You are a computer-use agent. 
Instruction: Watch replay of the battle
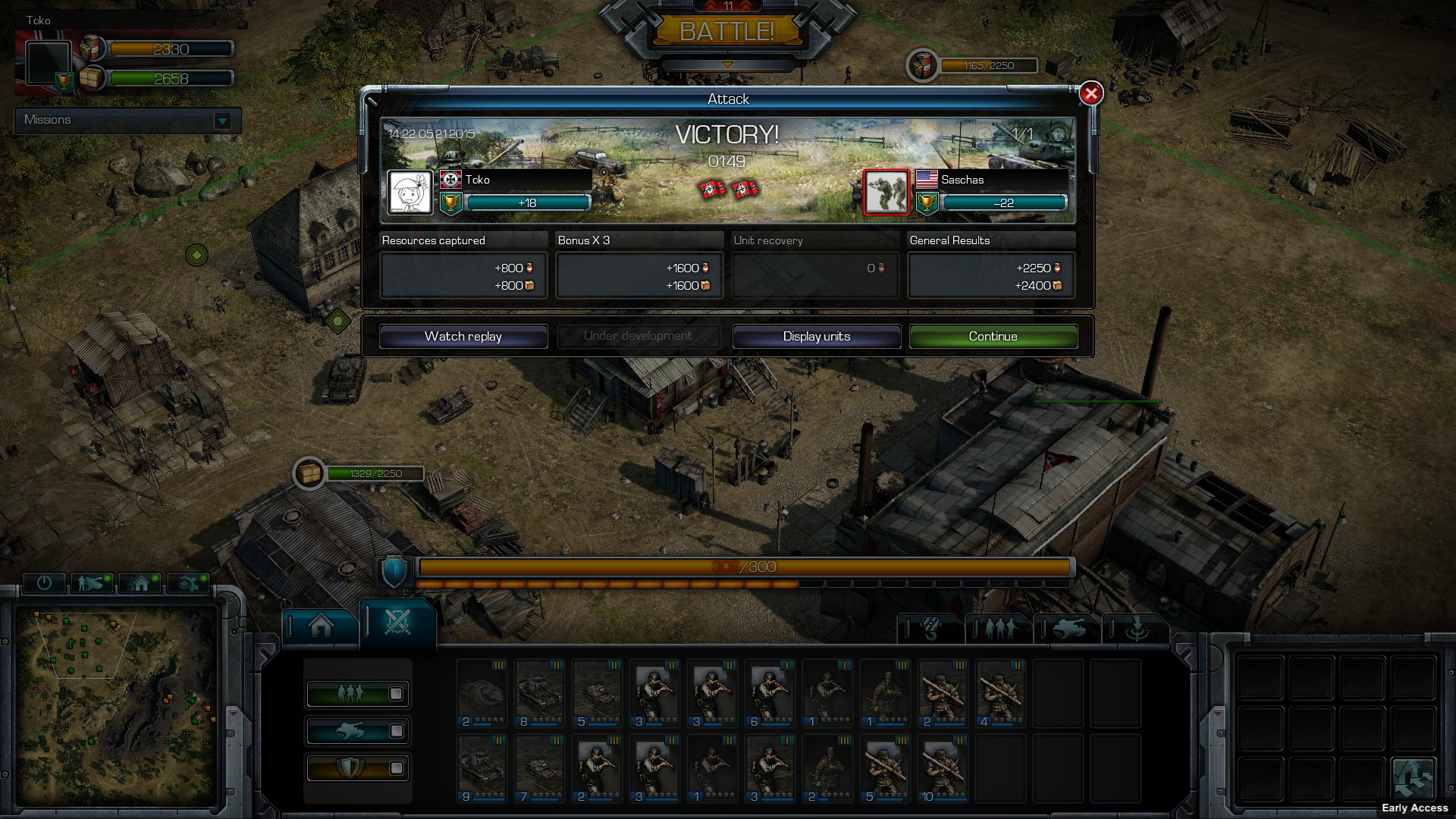pos(463,336)
